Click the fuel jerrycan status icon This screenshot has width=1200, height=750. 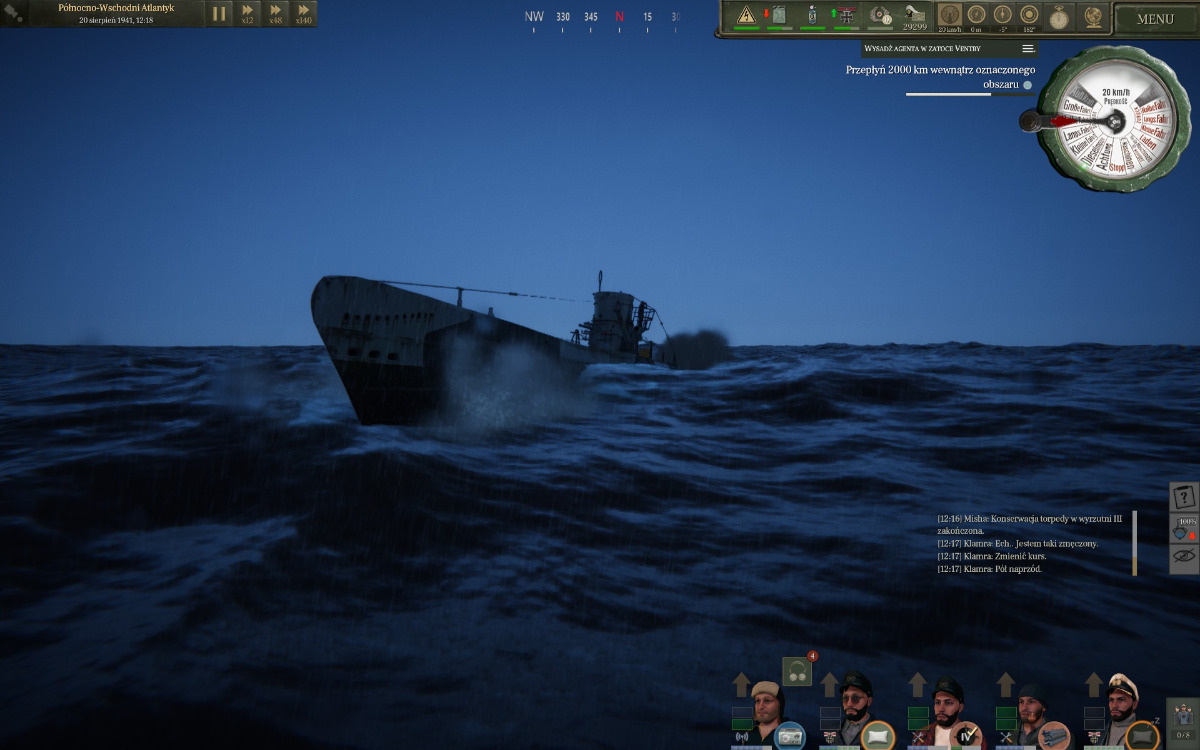[x=778, y=15]
